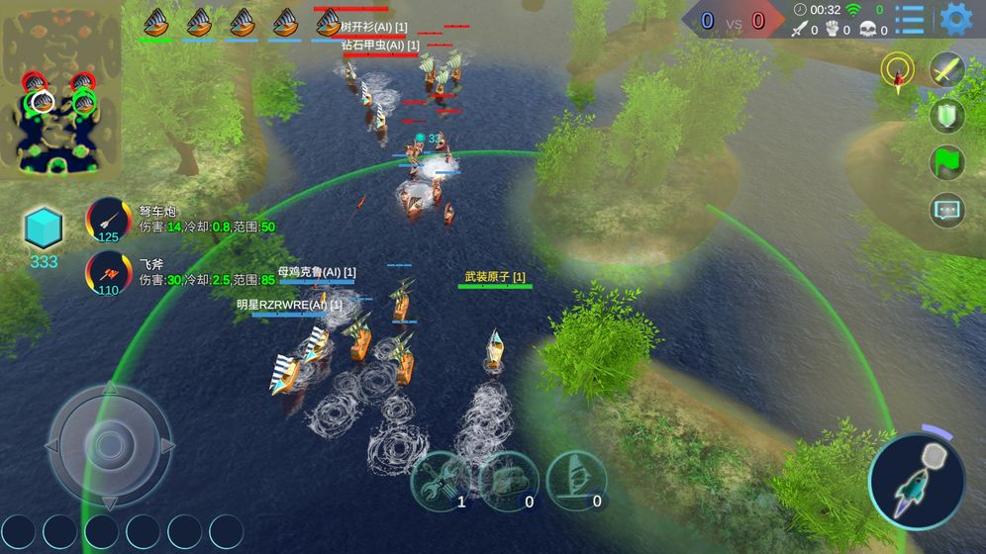
Task: Select the 弩车炮 weapon icon
Action: tap(107, 221)
